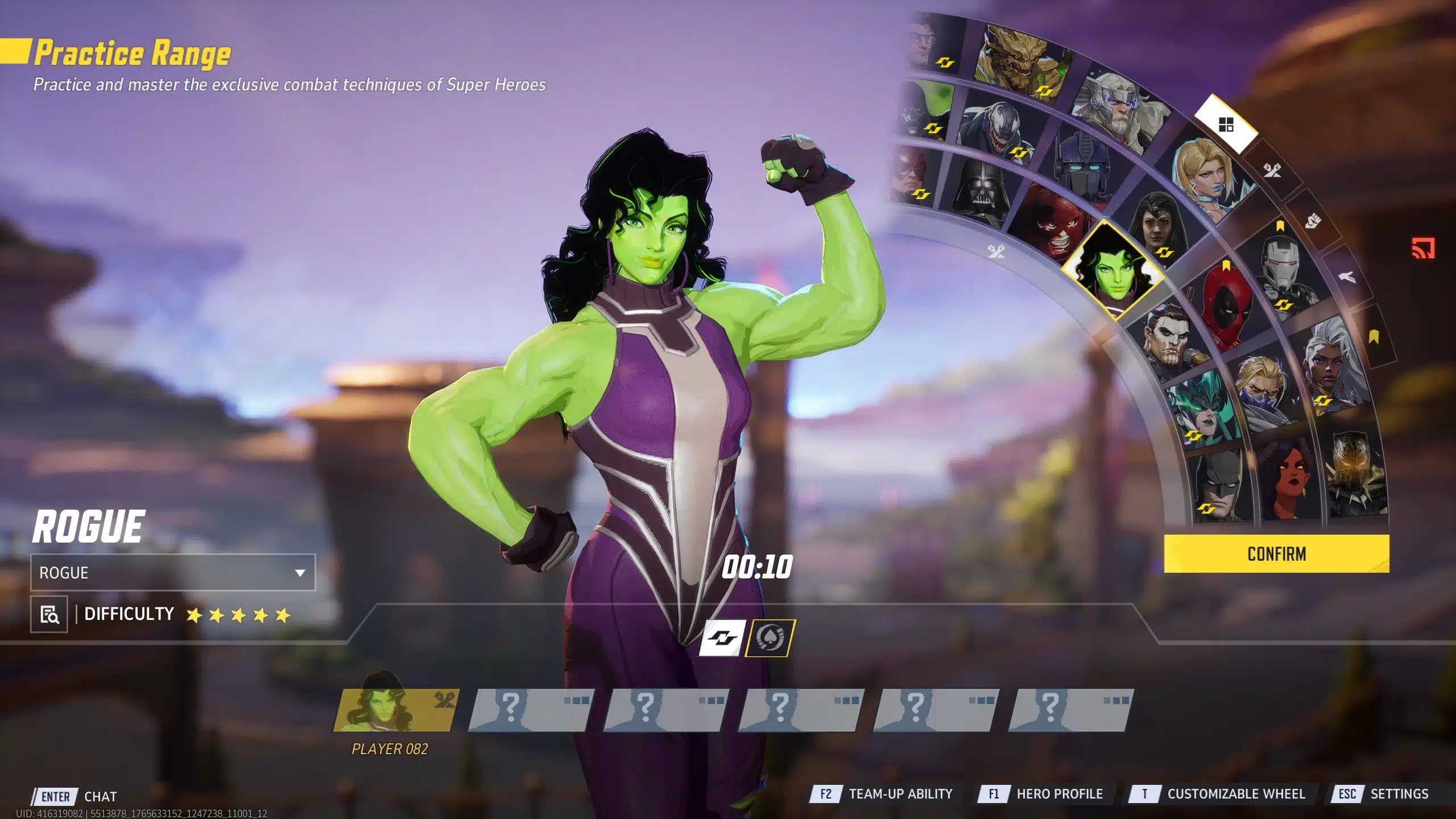1456x819 pixels.
Task: Filter heroes by the bookmark favorites tab
Action: 1374,337
